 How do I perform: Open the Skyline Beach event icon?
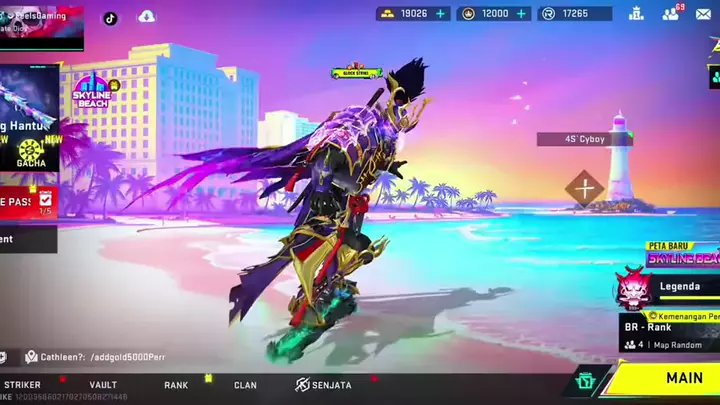(96, 90)
